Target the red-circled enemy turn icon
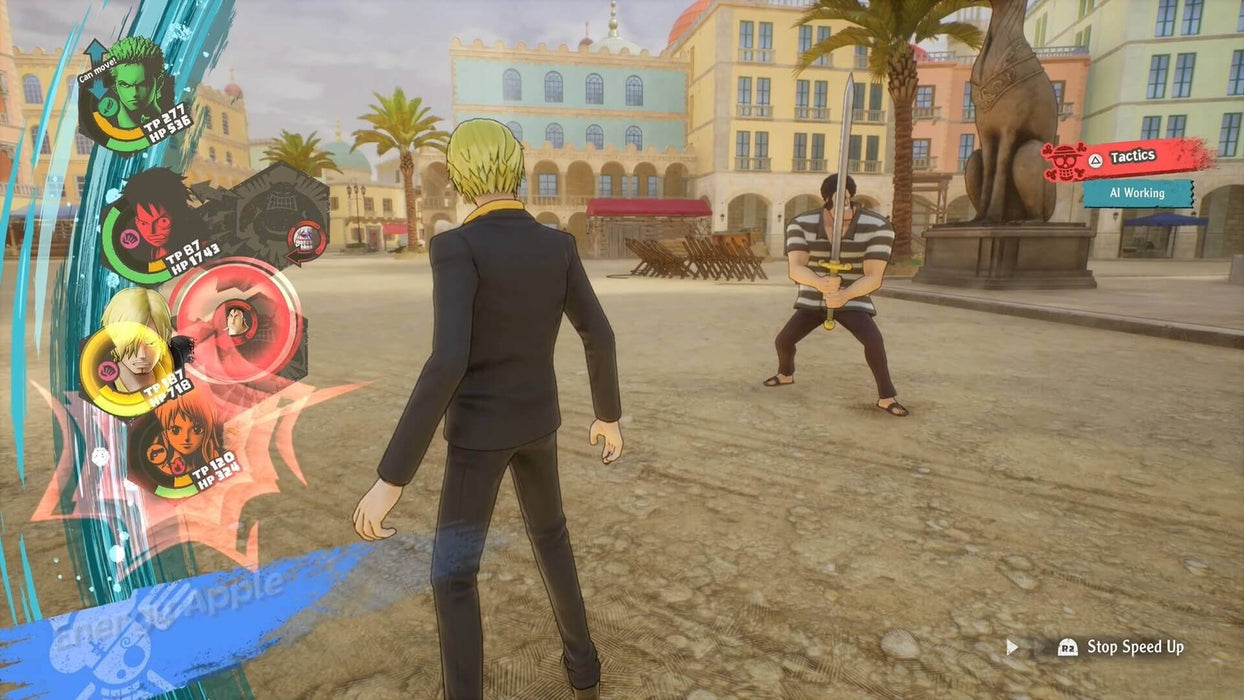1244x700 pixels. click(x=236, y=321)
